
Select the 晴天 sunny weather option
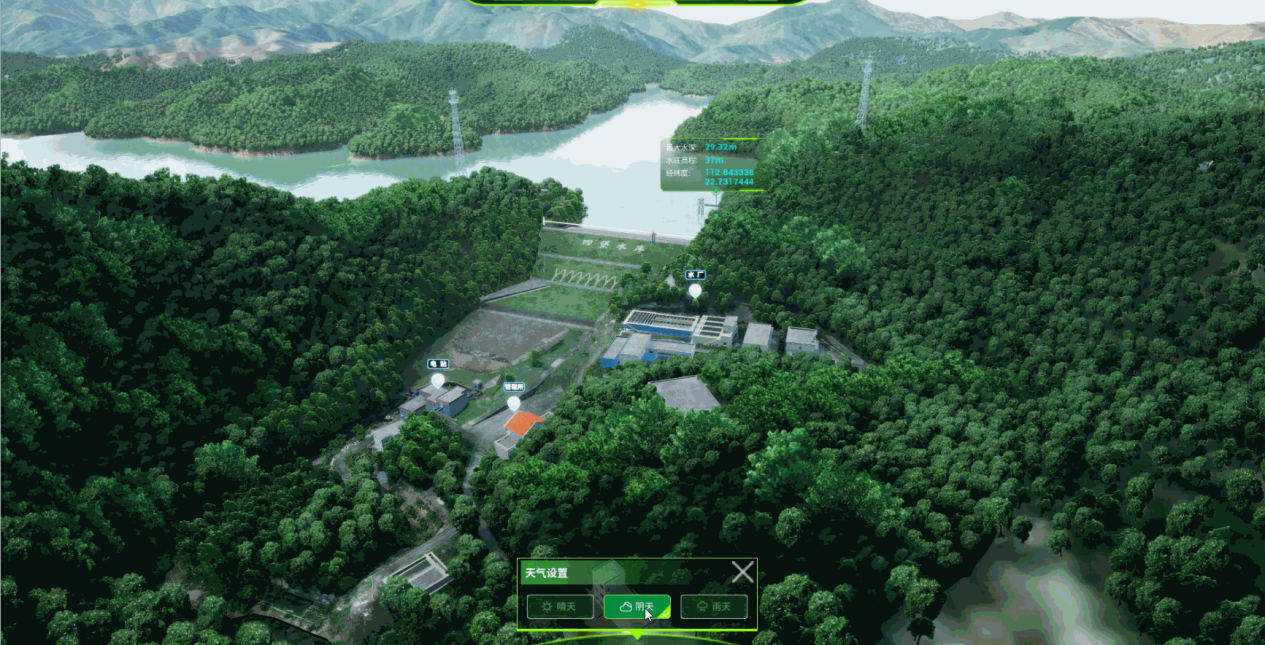point(560,606)
